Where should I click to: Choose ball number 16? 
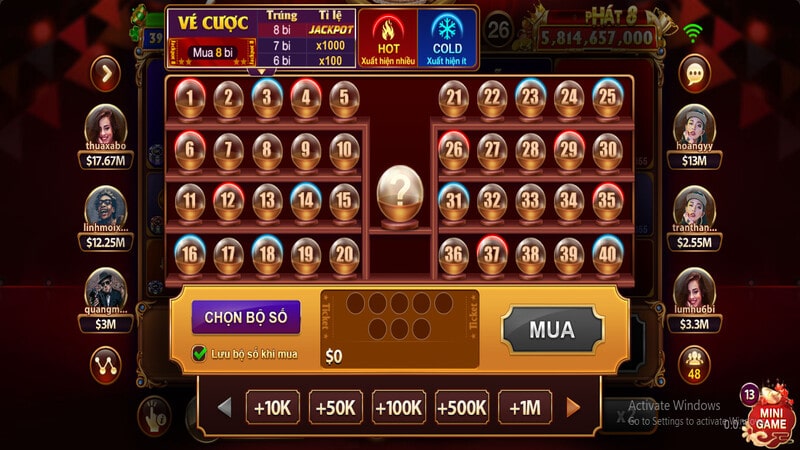pos(190,254)
